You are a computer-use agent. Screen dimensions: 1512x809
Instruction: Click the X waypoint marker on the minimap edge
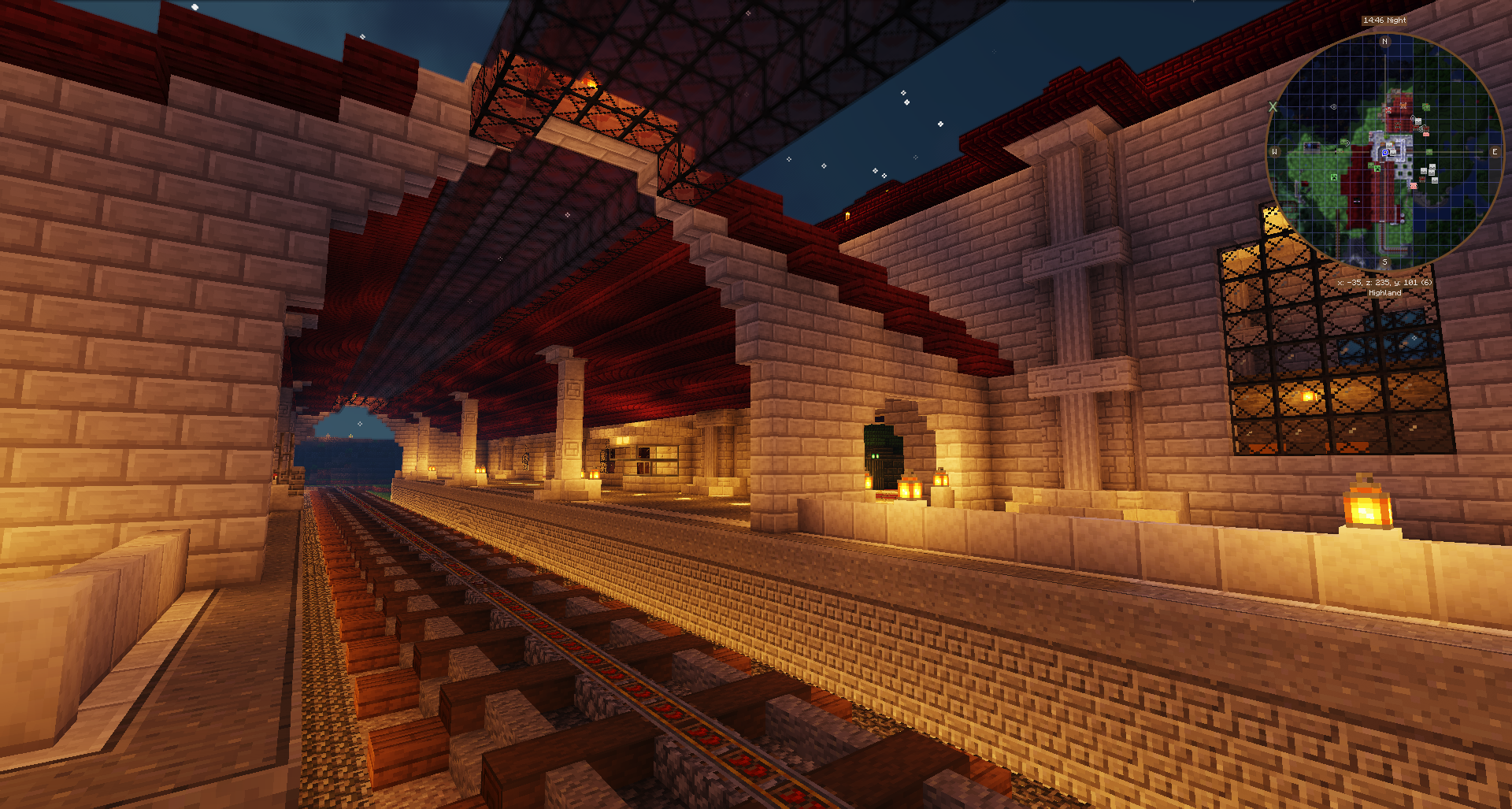click(1273, 106)
